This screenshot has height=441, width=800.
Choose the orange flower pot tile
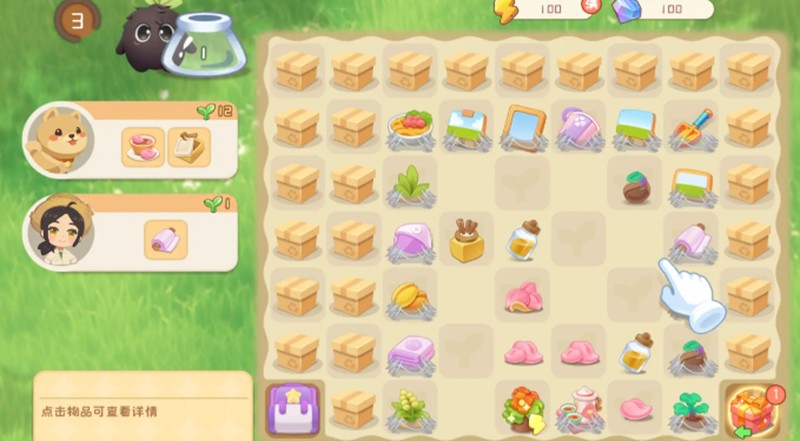coord(523,407)
